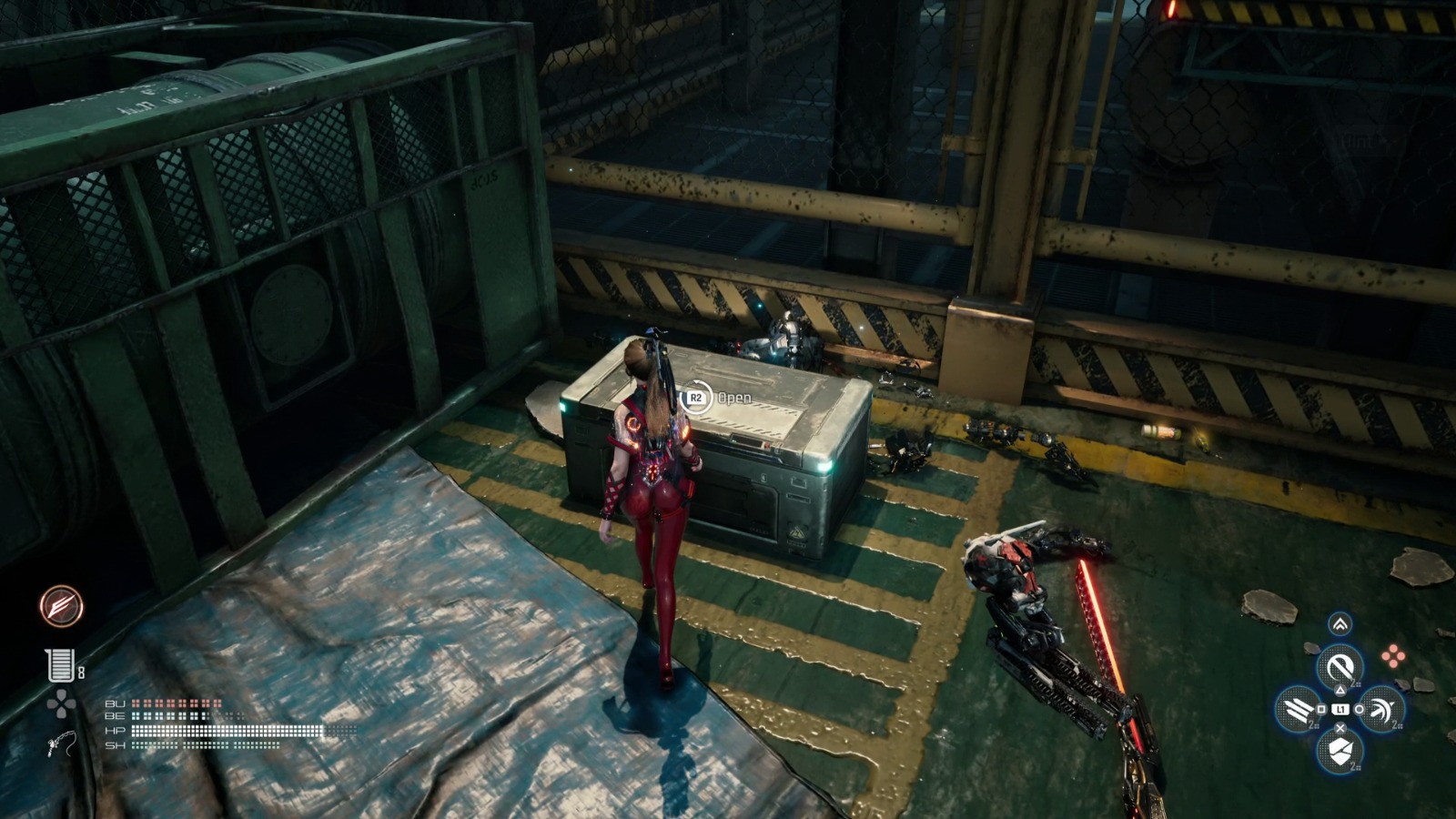Use the triple blade skill

pyautogui.click(x=1299, y=710)
